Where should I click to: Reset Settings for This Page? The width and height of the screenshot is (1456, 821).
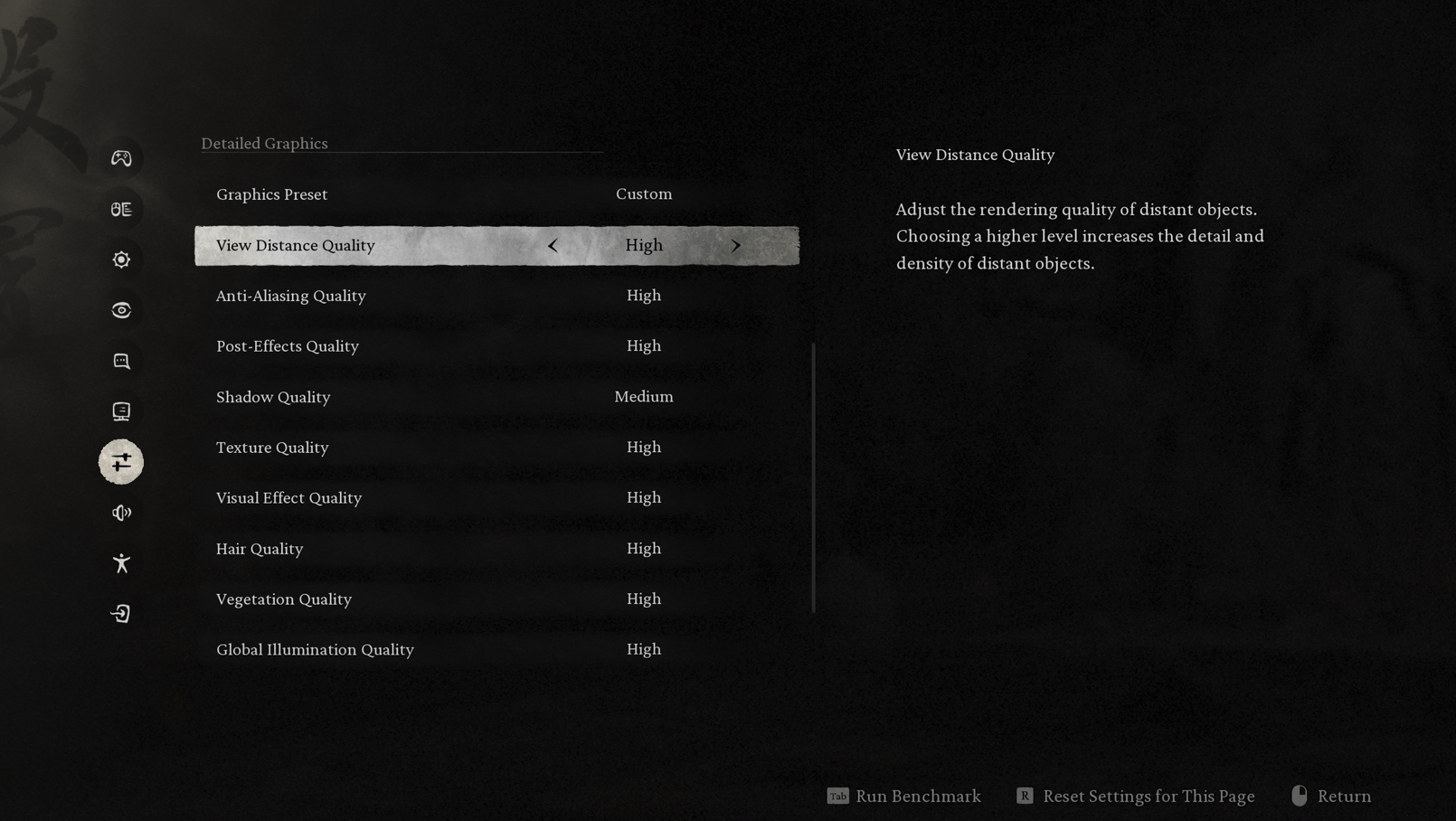pyautogui.click(x=1136, y=796)
